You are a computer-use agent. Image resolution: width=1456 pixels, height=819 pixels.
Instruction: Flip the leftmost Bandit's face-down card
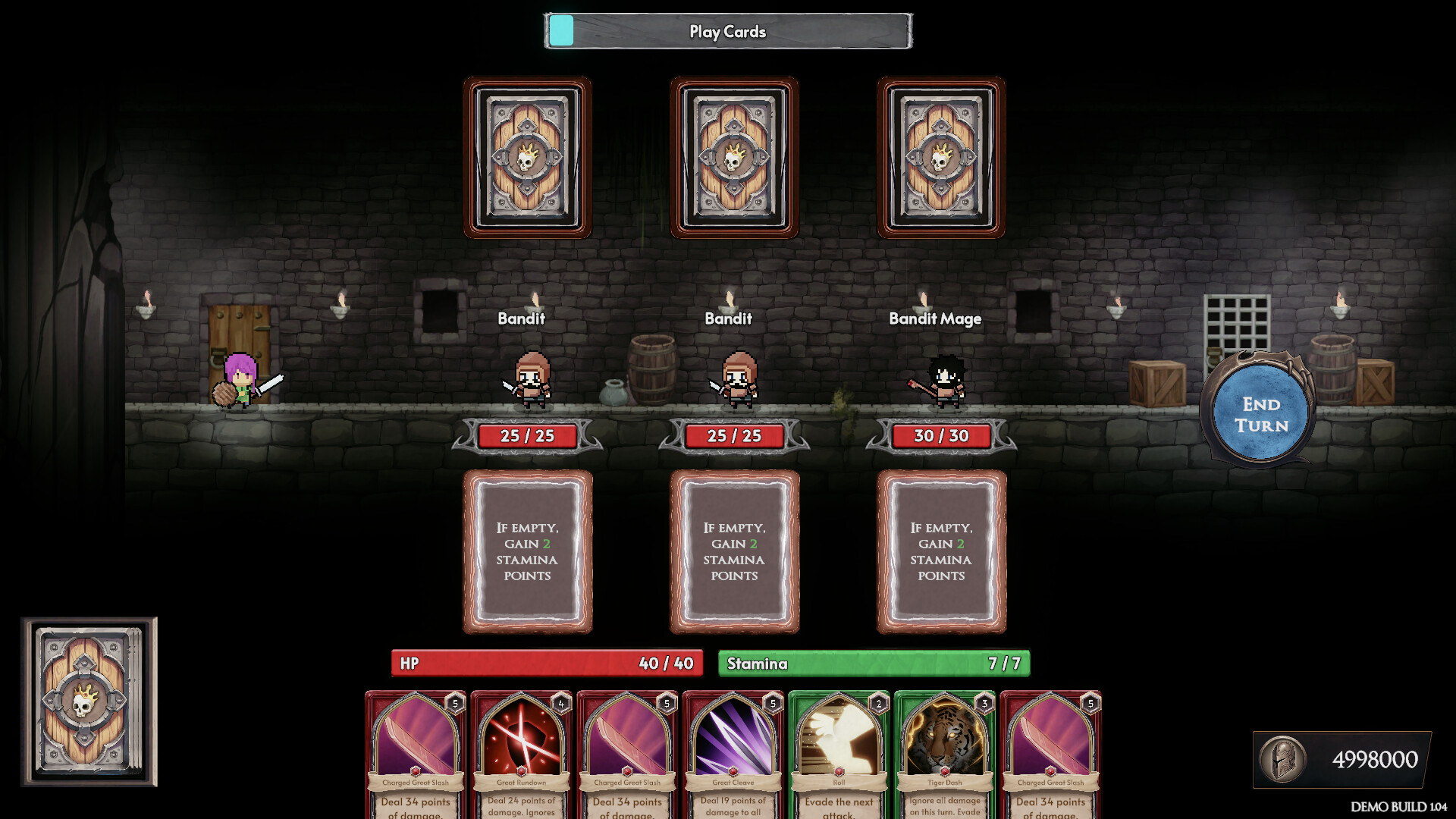pos(526,156)
